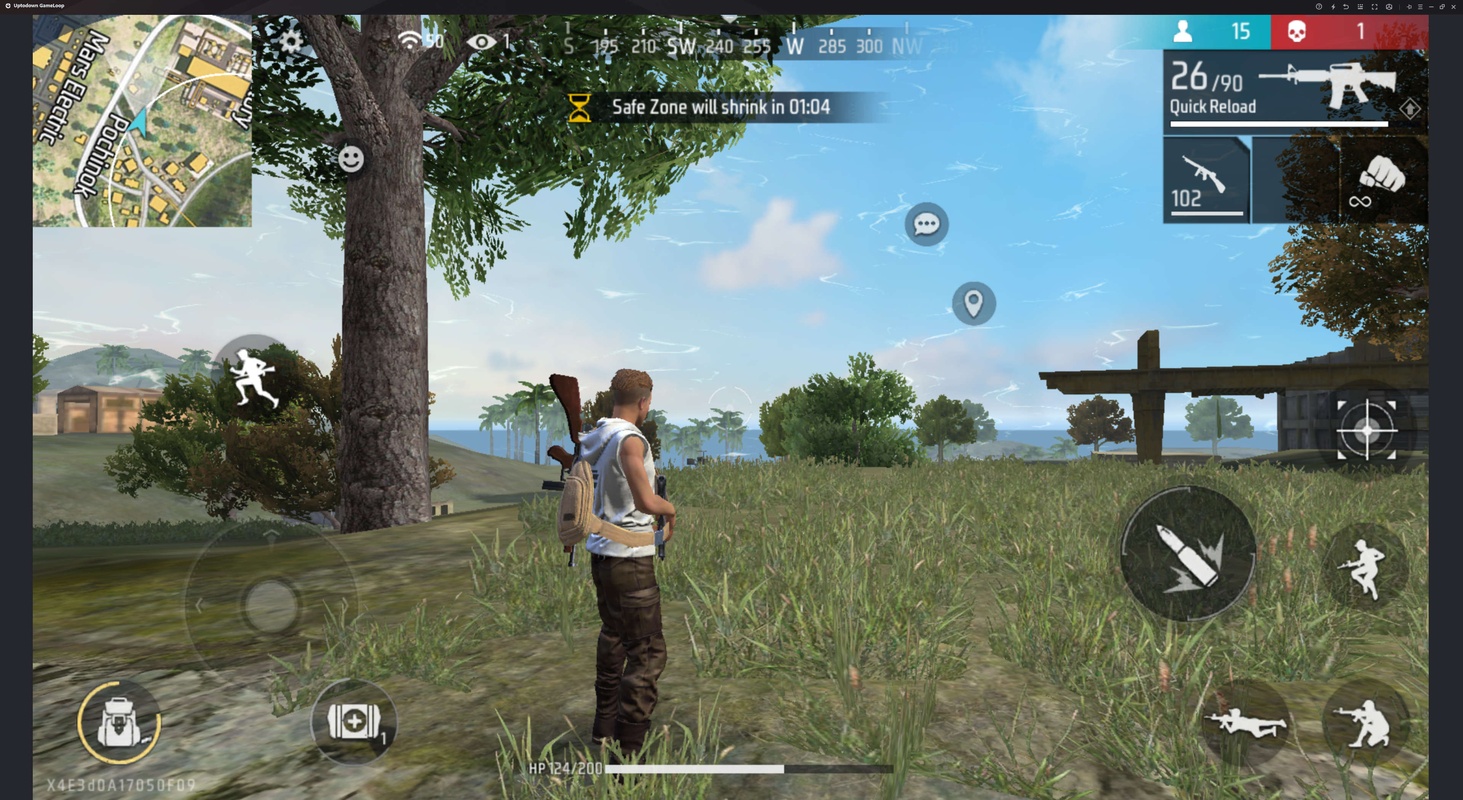Minimize the GameLoop emulator window
Viewport: 1463px width, 800px height.
tap(1431, 6)
